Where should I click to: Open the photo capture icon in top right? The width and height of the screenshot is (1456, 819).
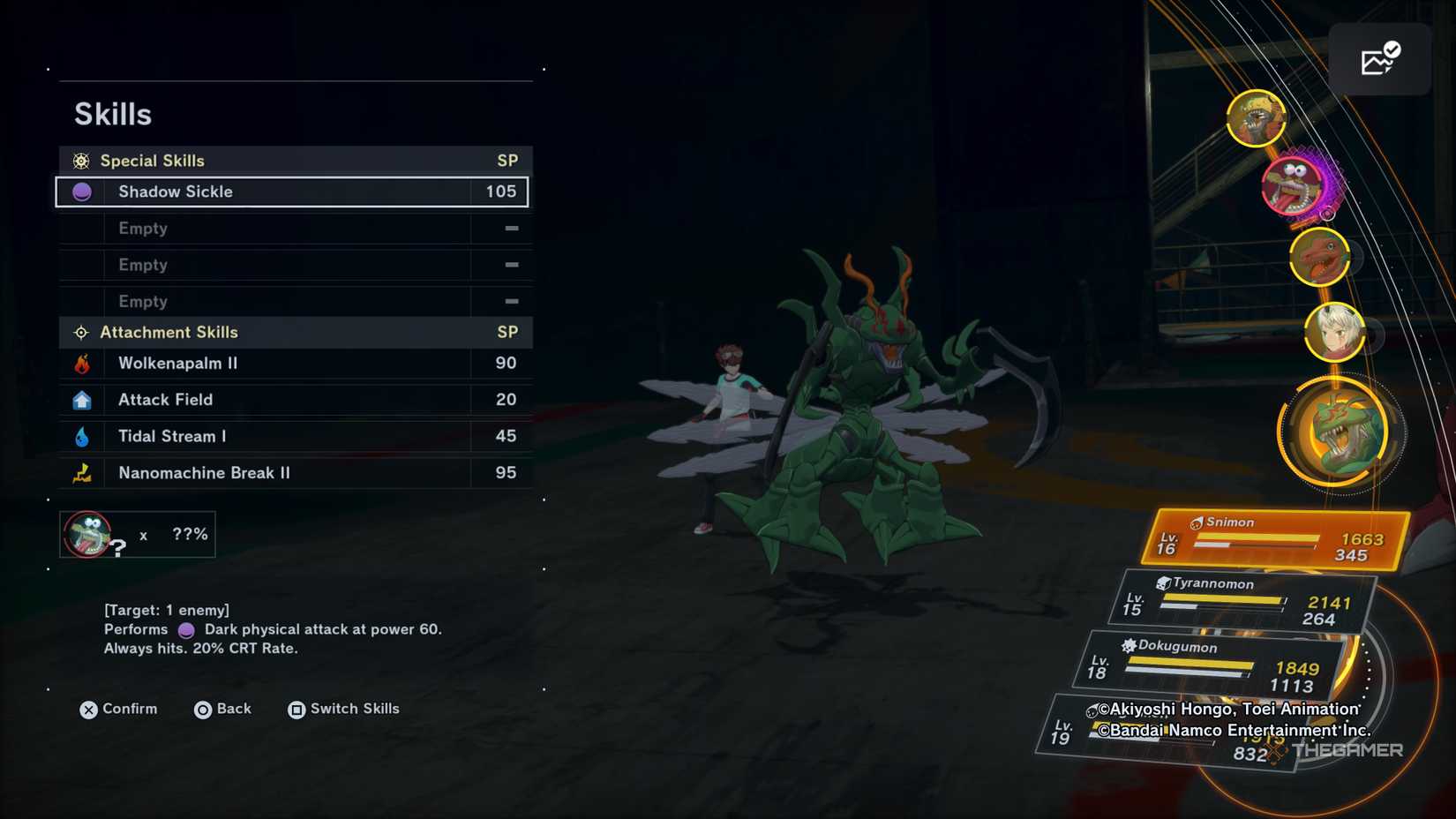(x=1379, y=58)
